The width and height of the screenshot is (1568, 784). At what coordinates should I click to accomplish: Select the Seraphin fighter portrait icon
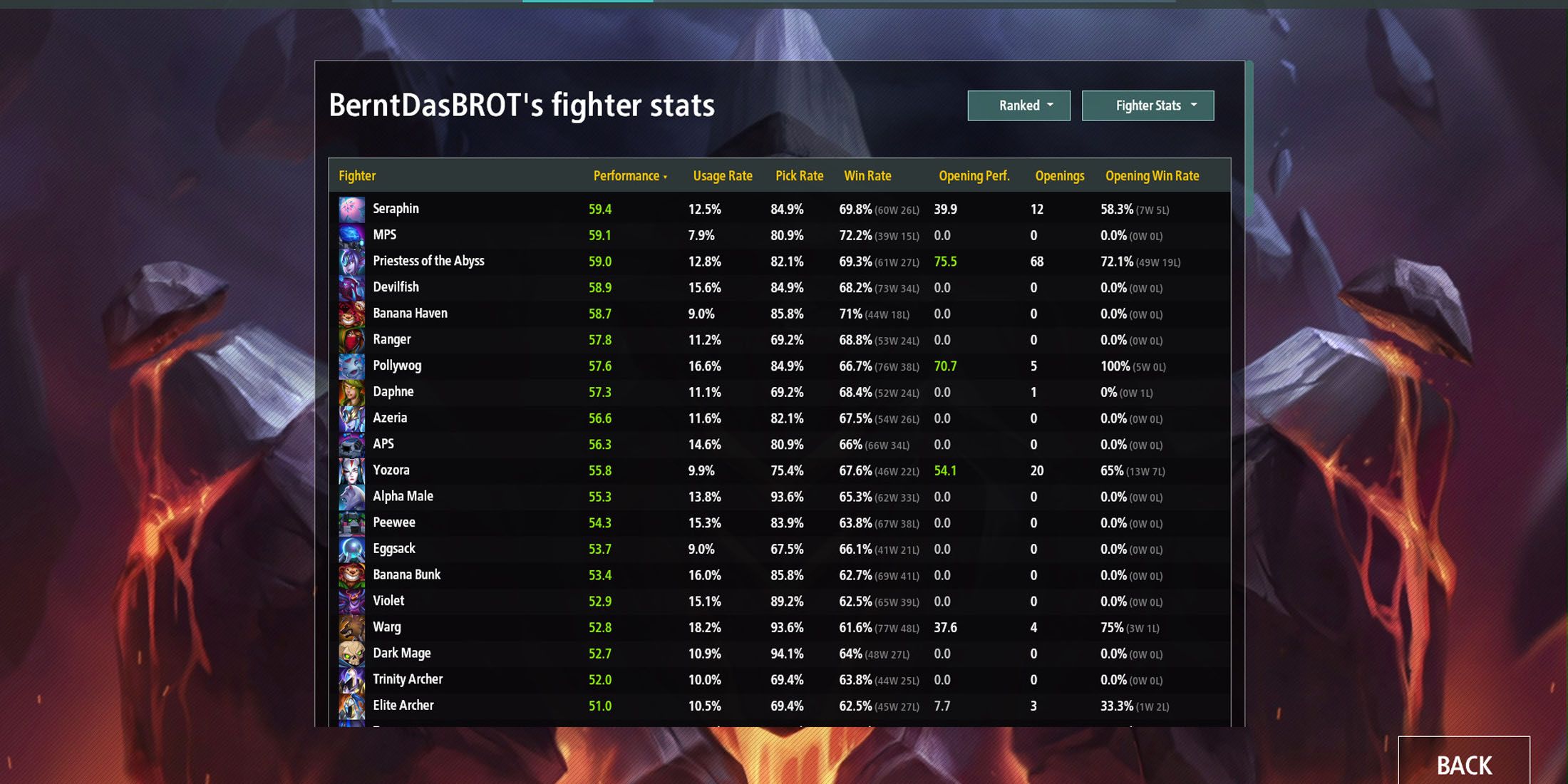click(351, 209)
